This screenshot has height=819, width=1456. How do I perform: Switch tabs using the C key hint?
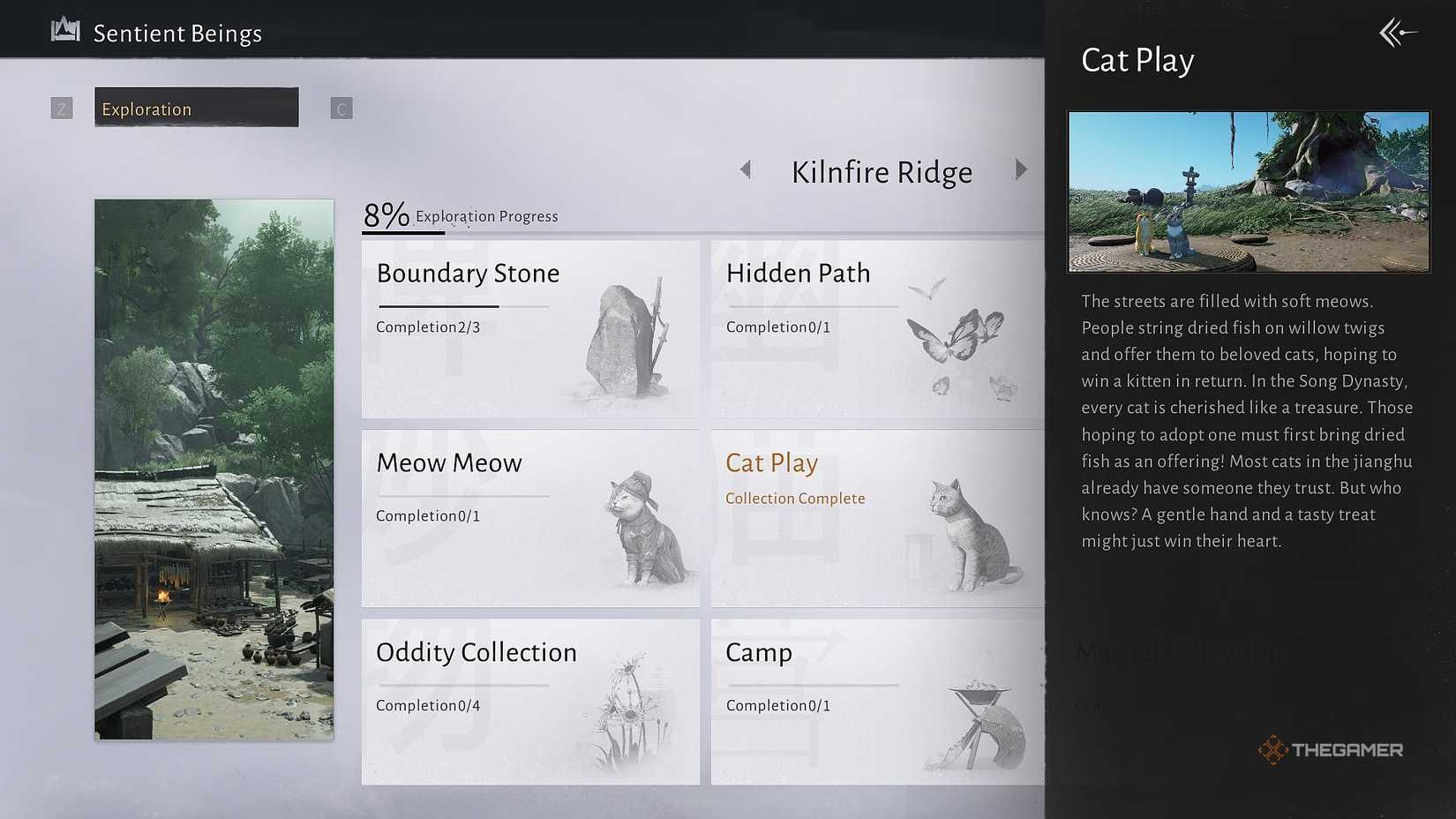(341, 108)
